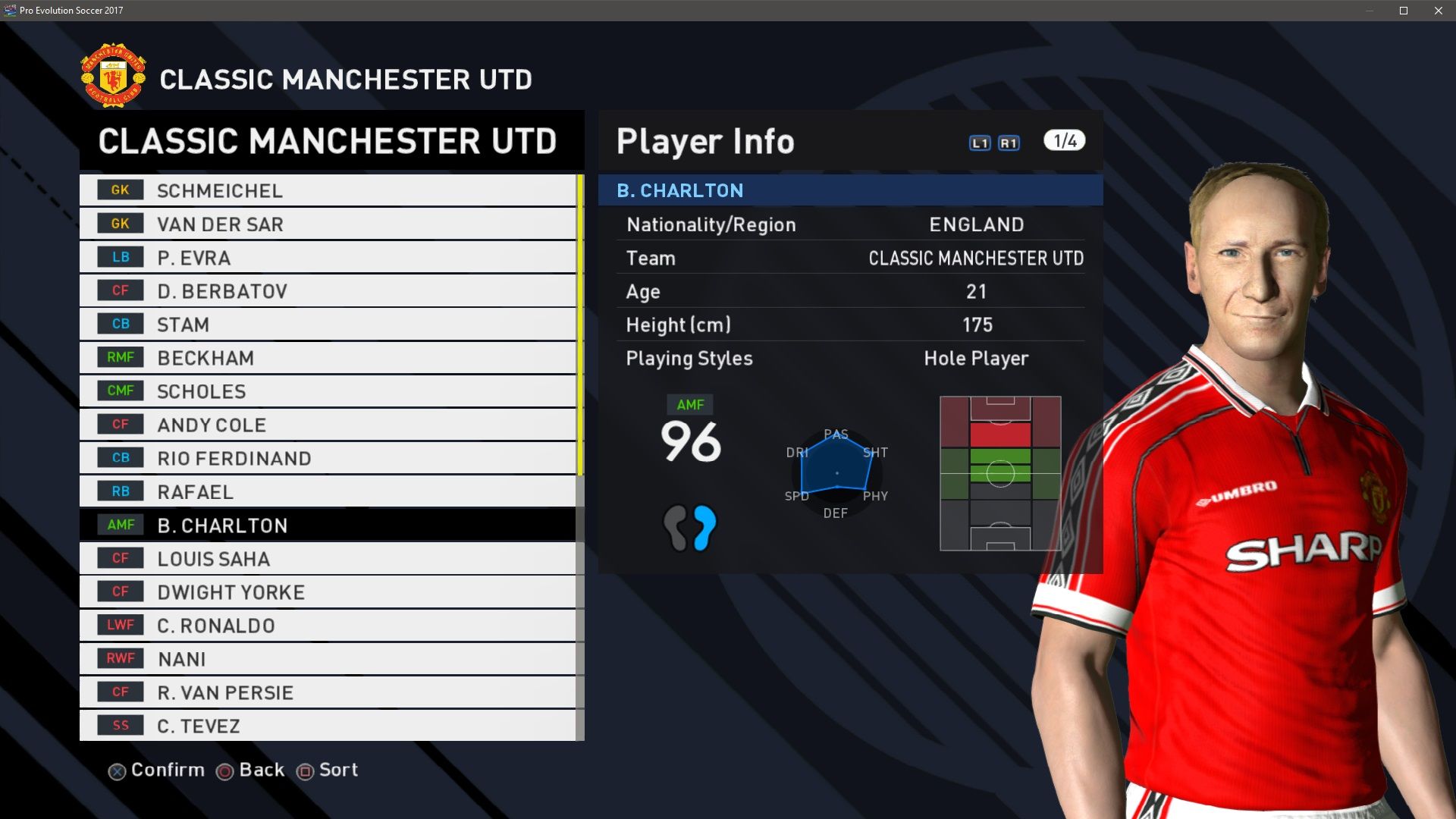Choose centre back Stam
This screenshot has width=1456, height=819.
coord(327,324)
